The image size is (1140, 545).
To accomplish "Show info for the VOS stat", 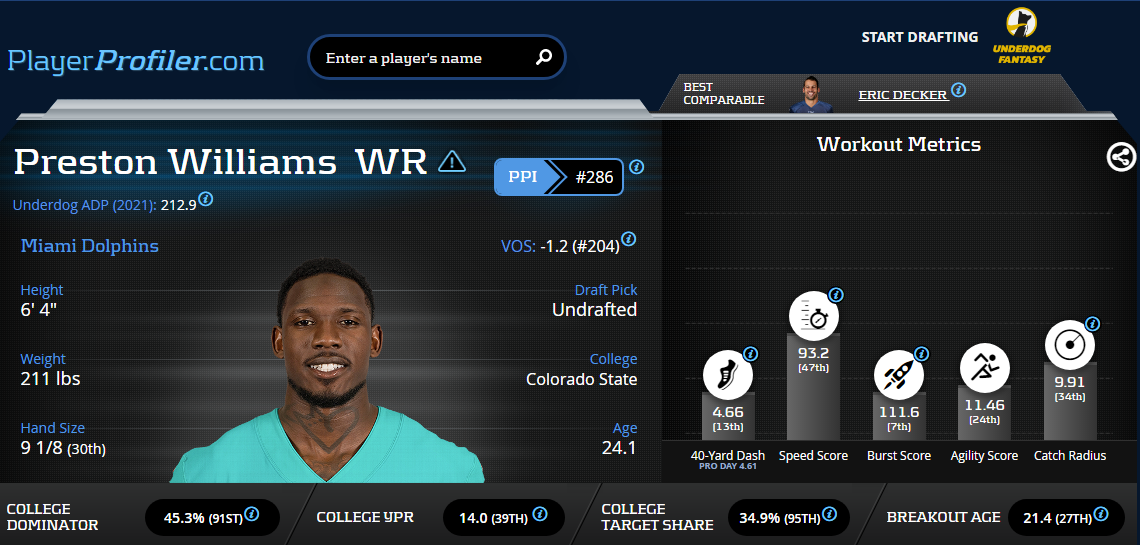I will click(x=628, y=239).
